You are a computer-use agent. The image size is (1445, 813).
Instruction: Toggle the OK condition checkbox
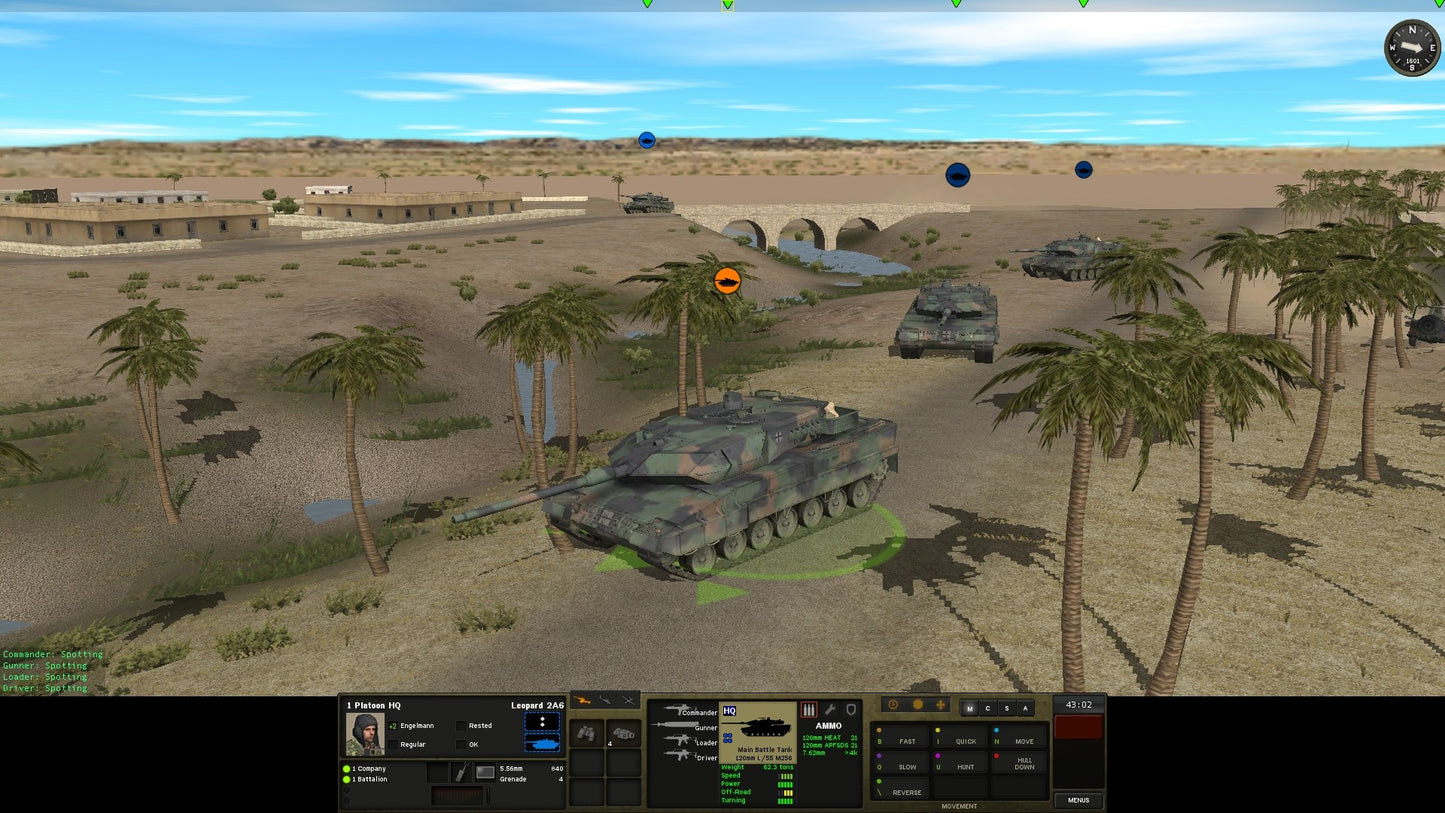pos(461,744)
